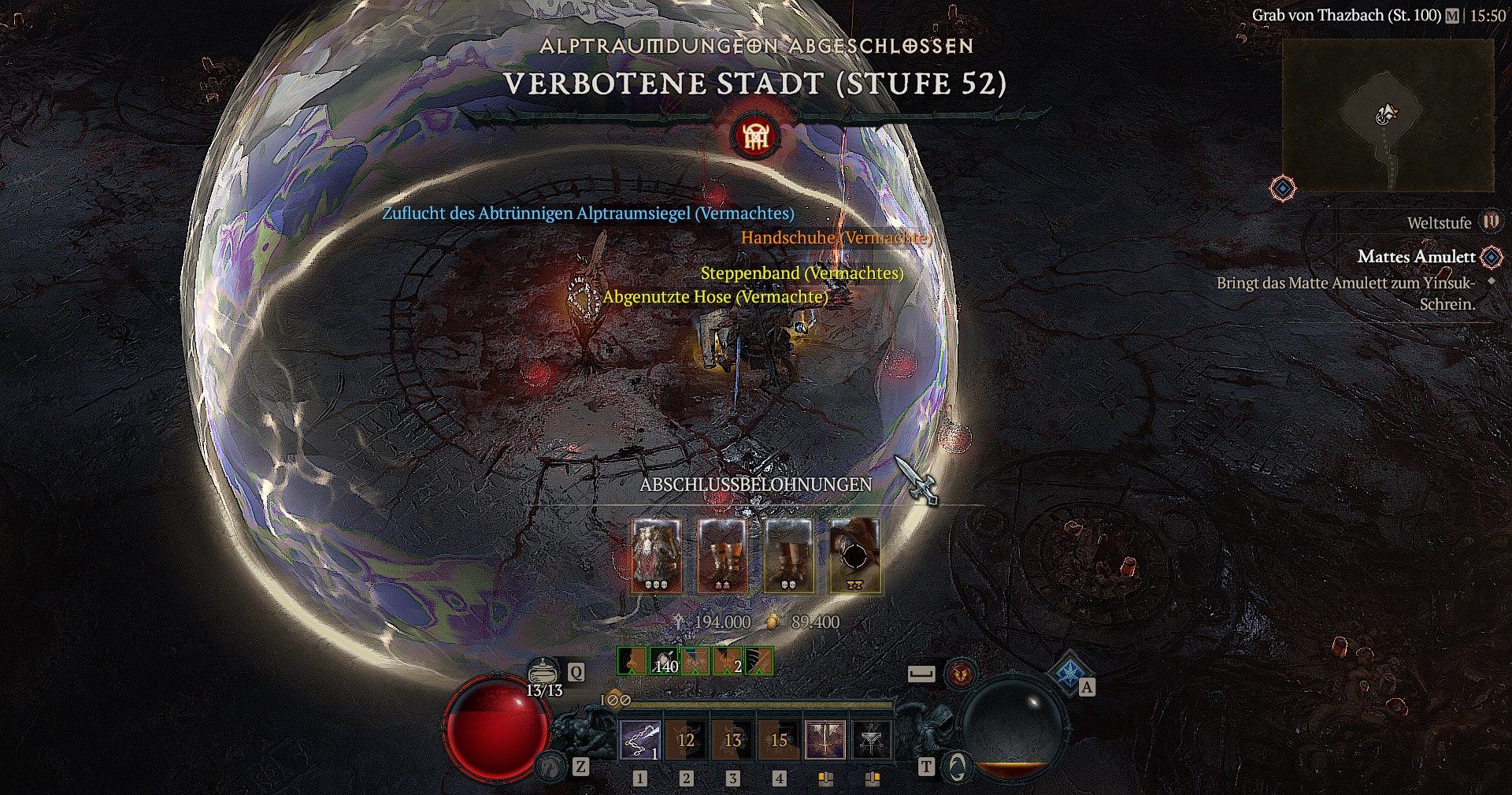Pick up Steppenband (Vermachtes) loot label

(x=802, y=273)
